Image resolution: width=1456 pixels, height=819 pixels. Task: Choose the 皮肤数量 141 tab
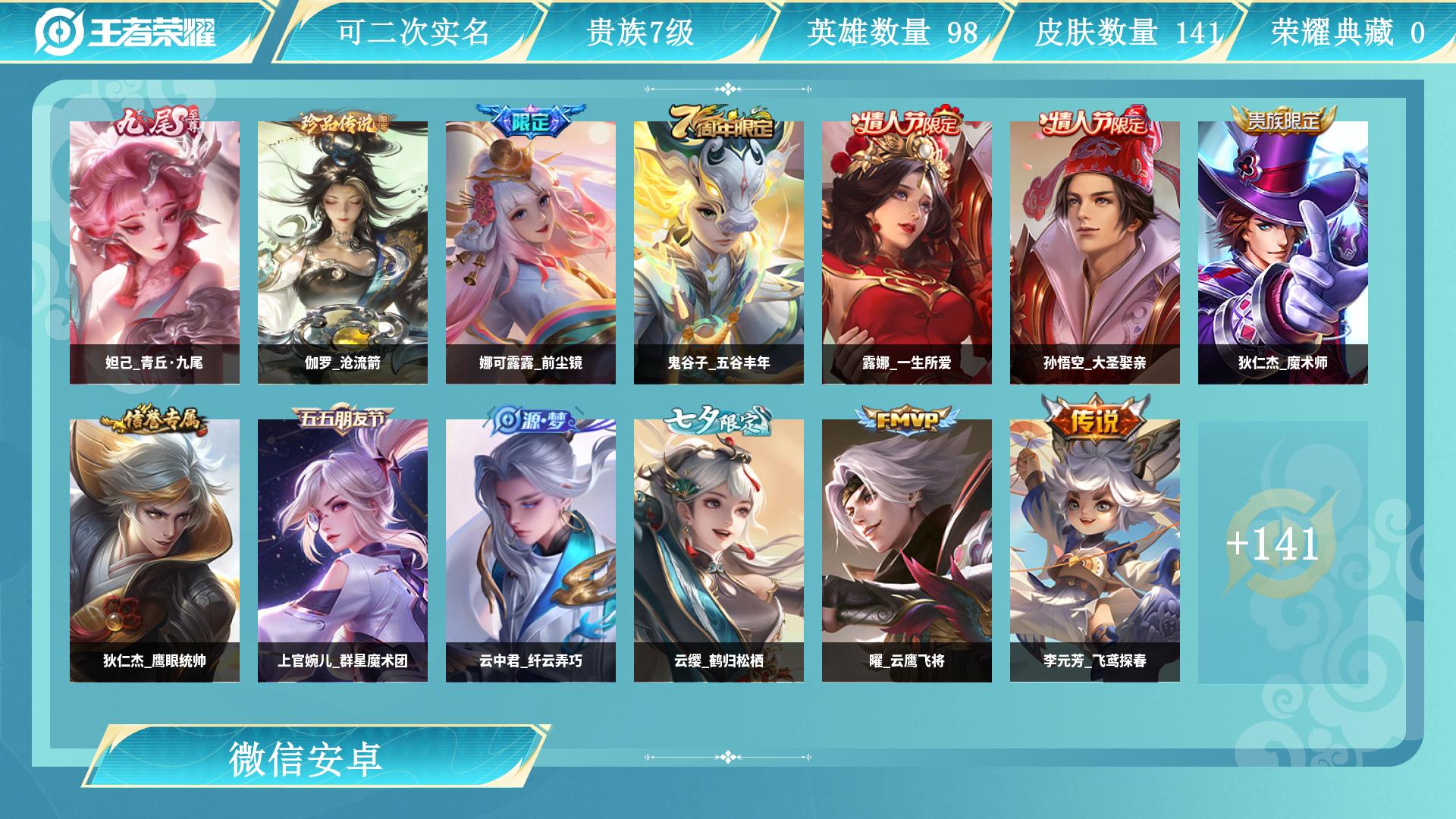tap(1127, 32)
